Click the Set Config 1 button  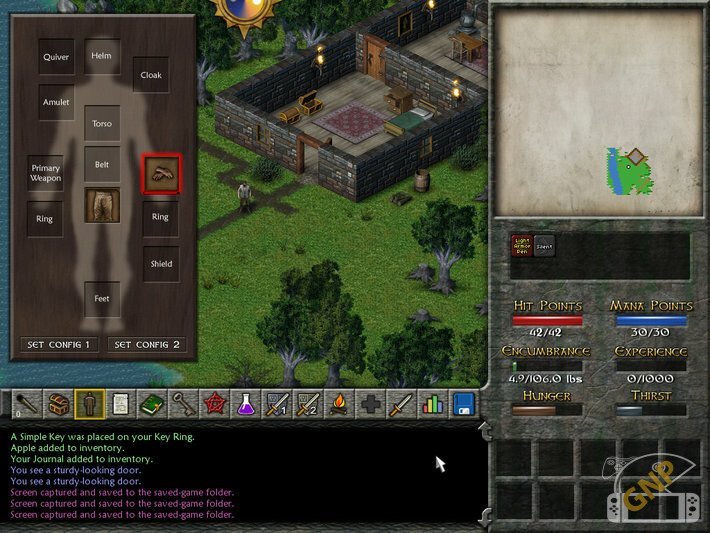59,345
